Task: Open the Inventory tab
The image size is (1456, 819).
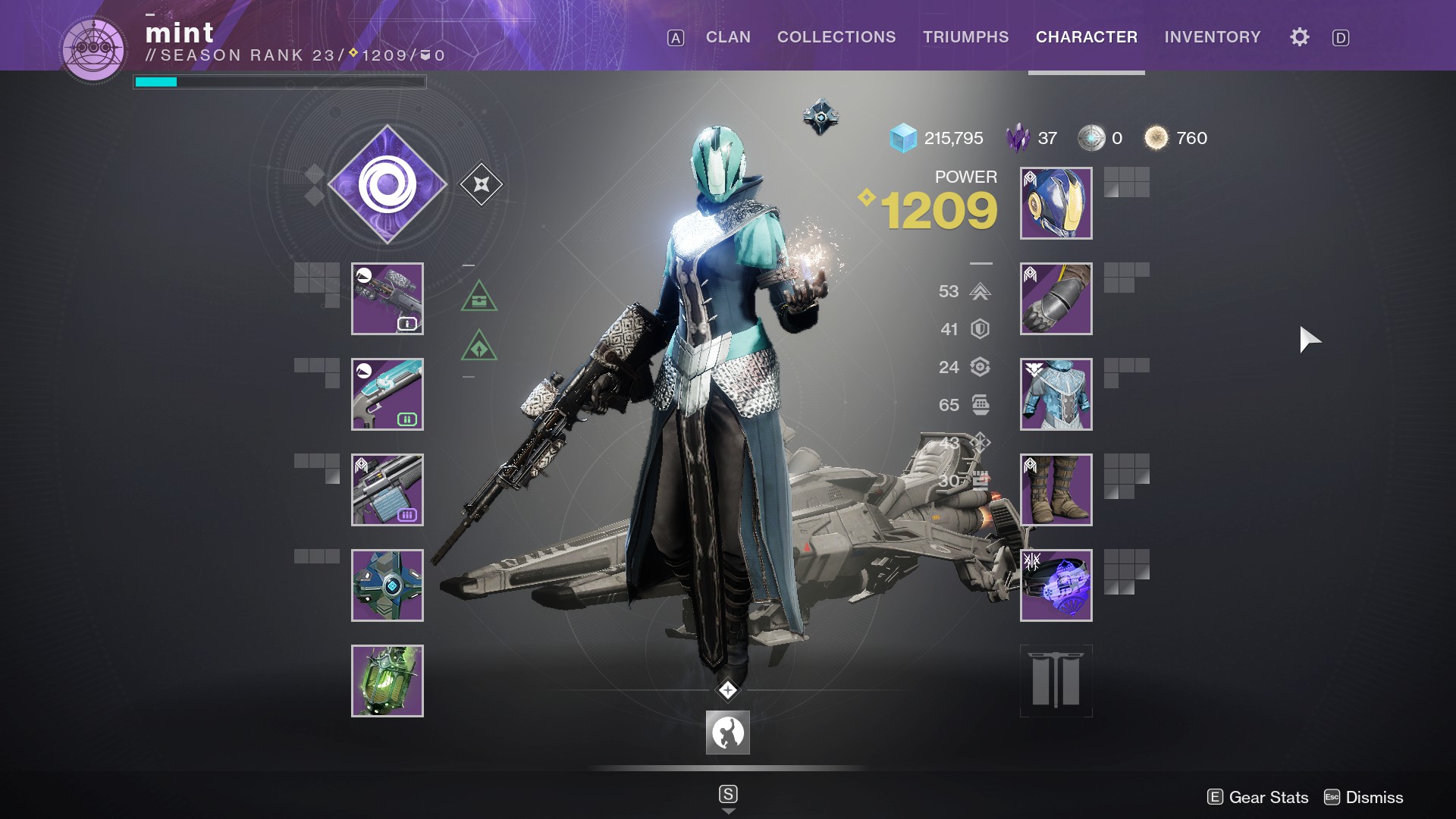Action: 1212,37
